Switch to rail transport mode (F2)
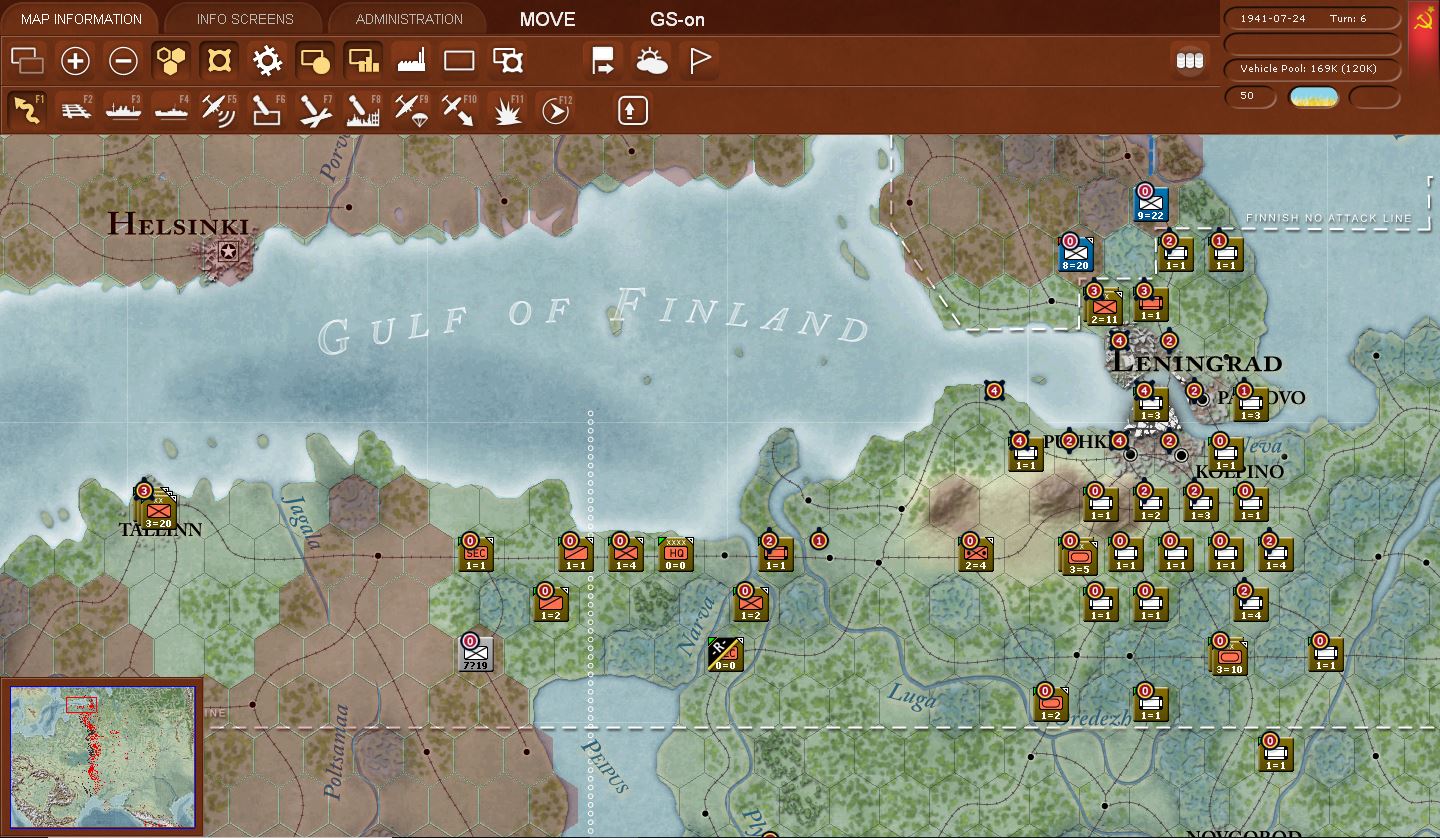The height and width of the screenshot is (838, 1440). (74, 110)
